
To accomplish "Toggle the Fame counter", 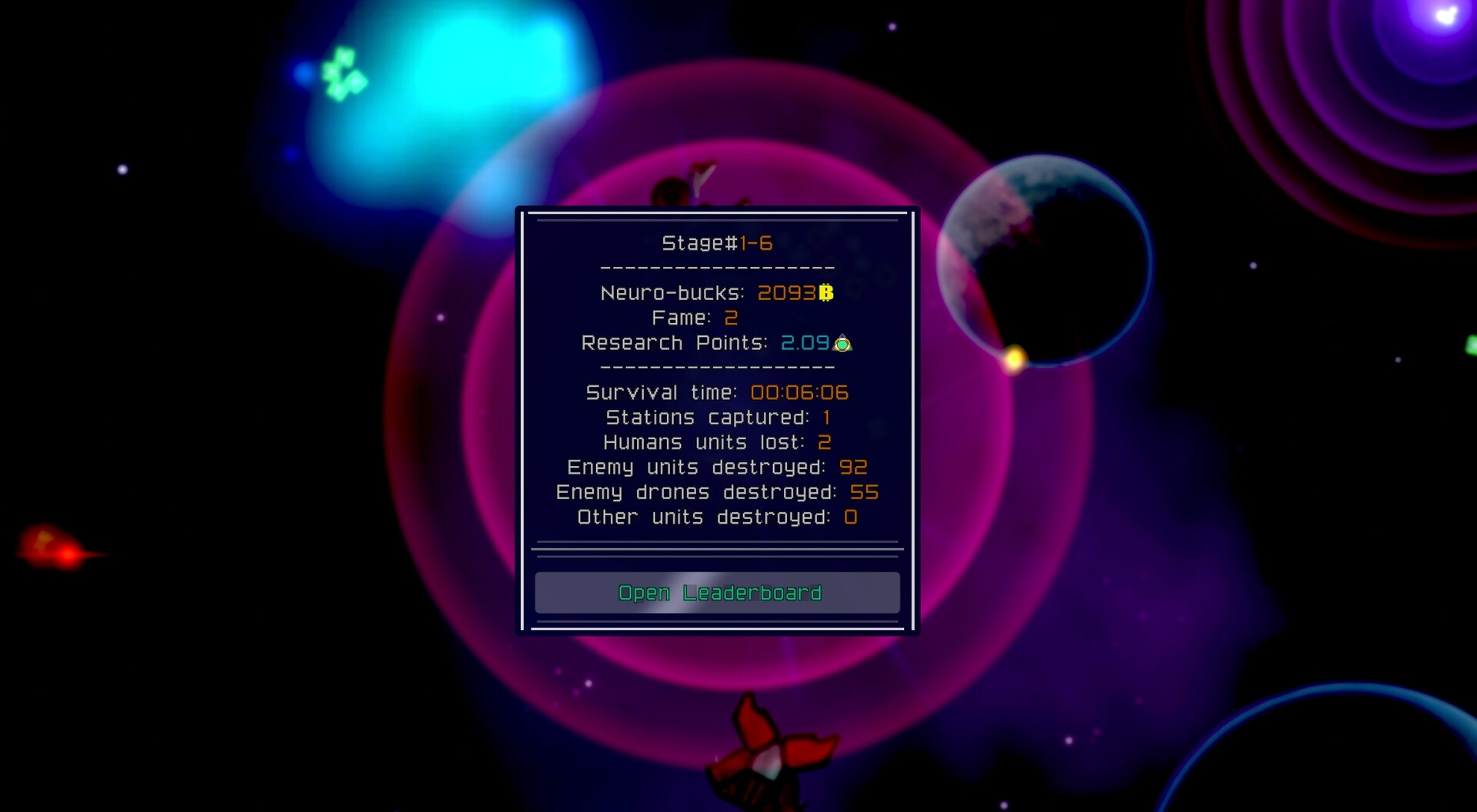I will (693, 318).
